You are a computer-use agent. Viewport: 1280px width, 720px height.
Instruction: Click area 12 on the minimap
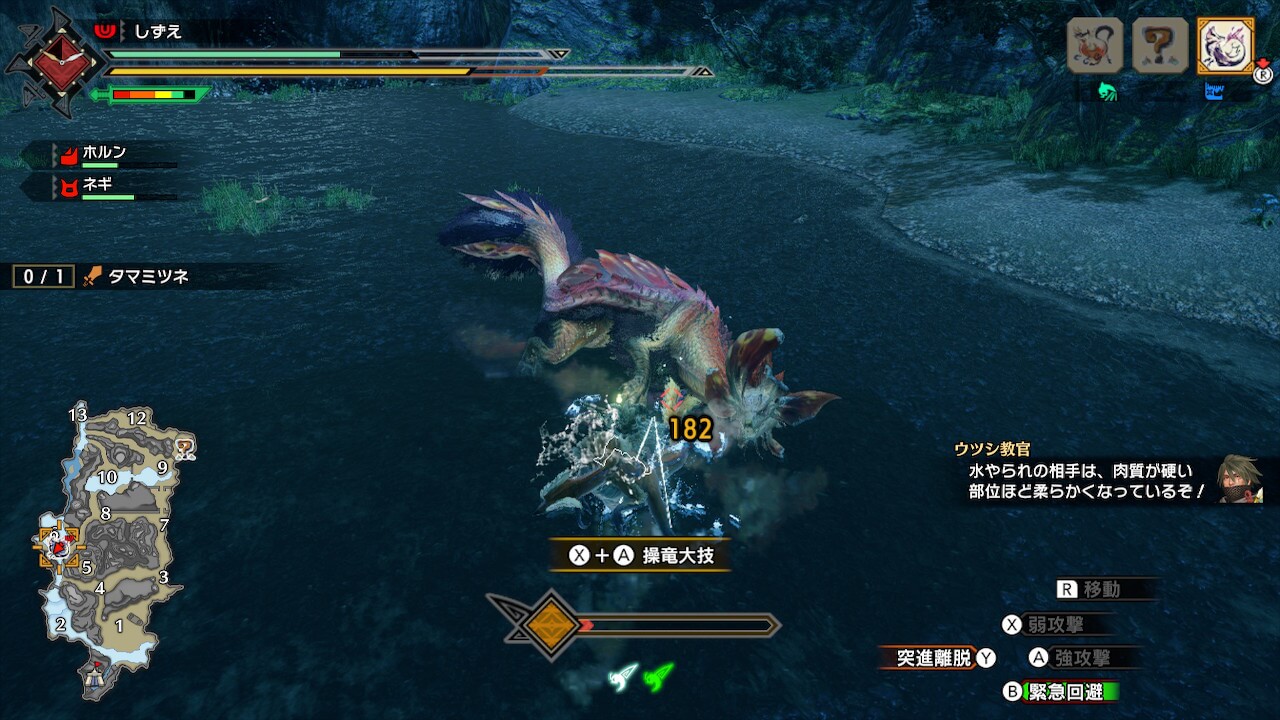(x=137, y=418)
